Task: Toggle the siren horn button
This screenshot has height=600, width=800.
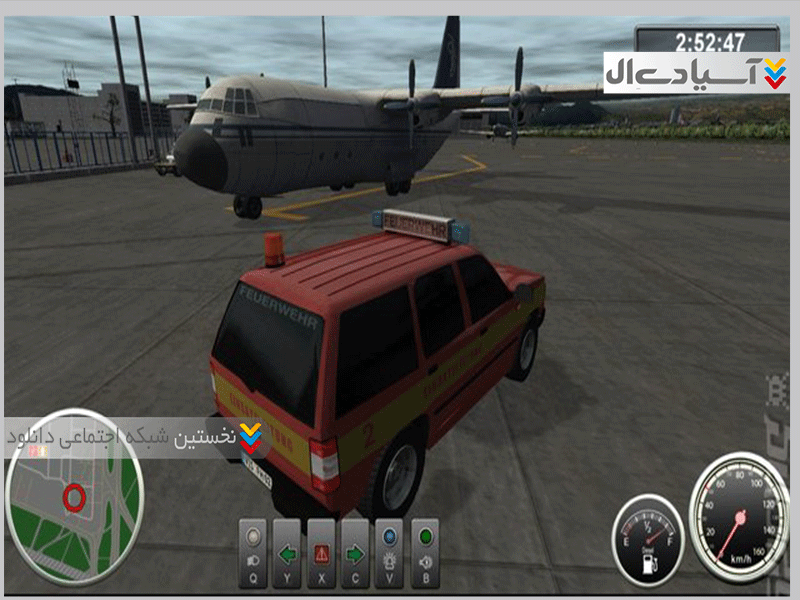Action: click(x=424, y=554)
